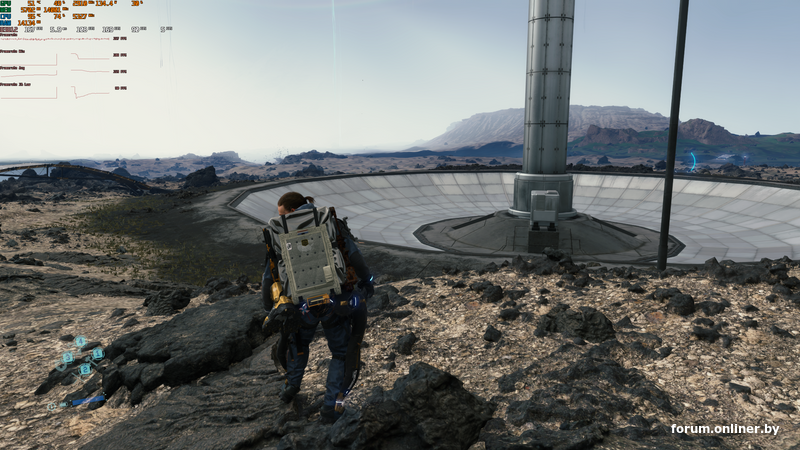
Task: Select the cargo marker numbered 2
Action: pos(85,369)
